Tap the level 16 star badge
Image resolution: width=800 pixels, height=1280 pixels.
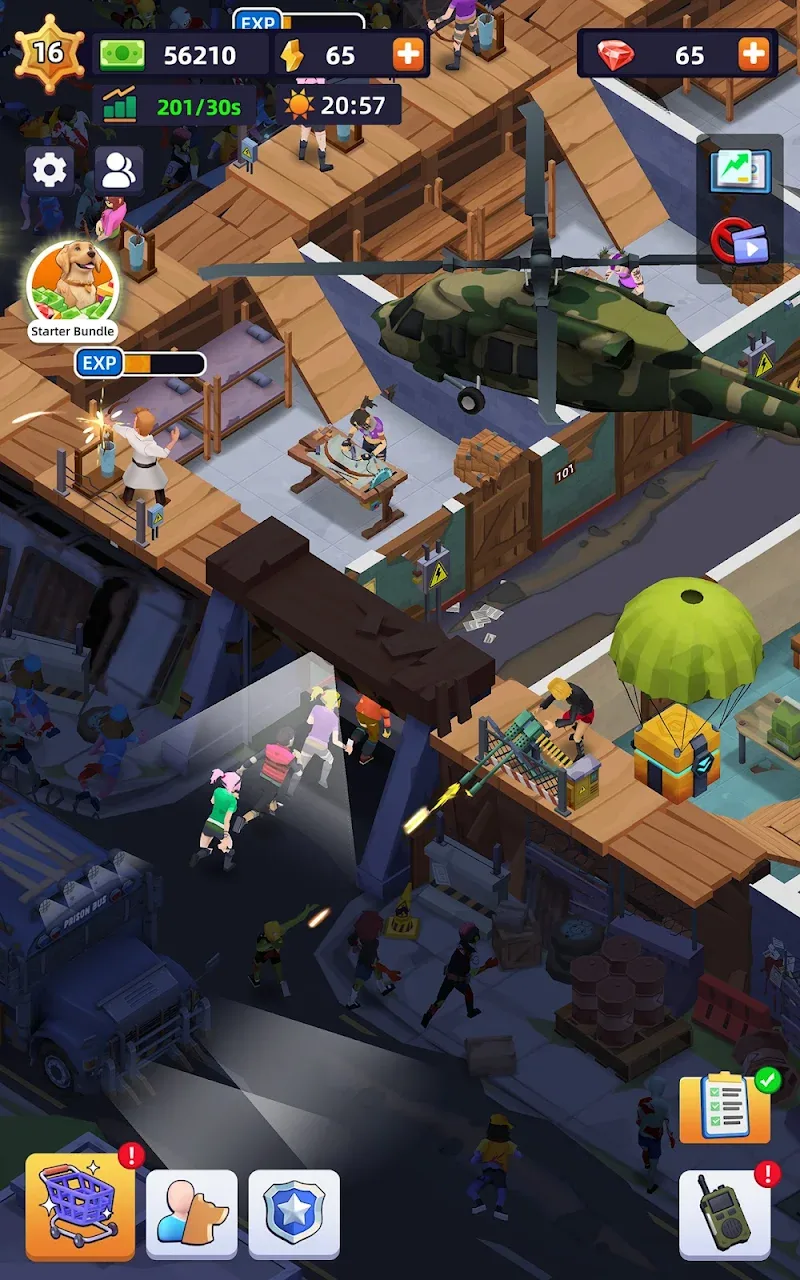(48, 52)
